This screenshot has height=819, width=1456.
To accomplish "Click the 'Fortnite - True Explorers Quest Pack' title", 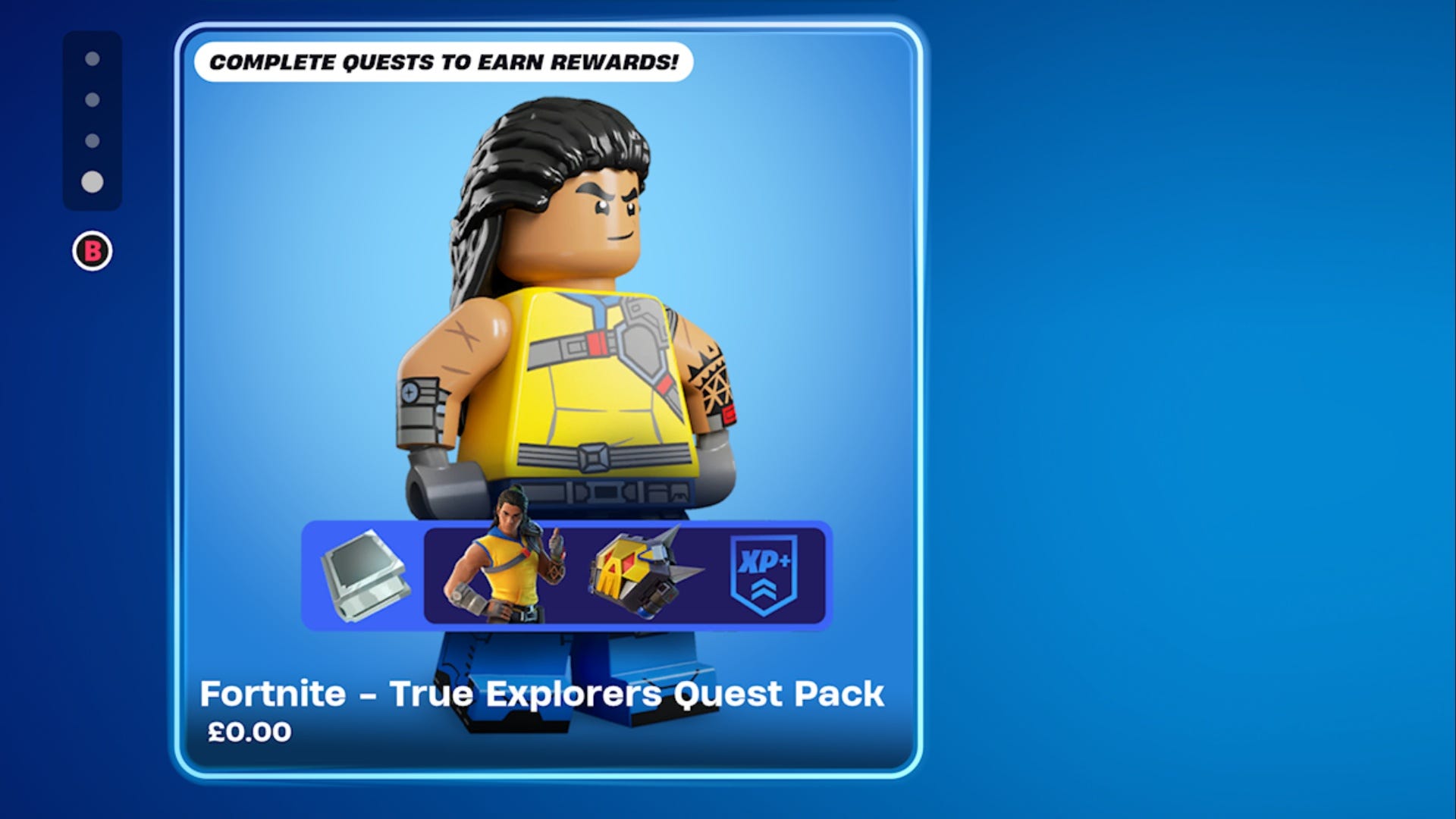I will (x=543, y=692).
